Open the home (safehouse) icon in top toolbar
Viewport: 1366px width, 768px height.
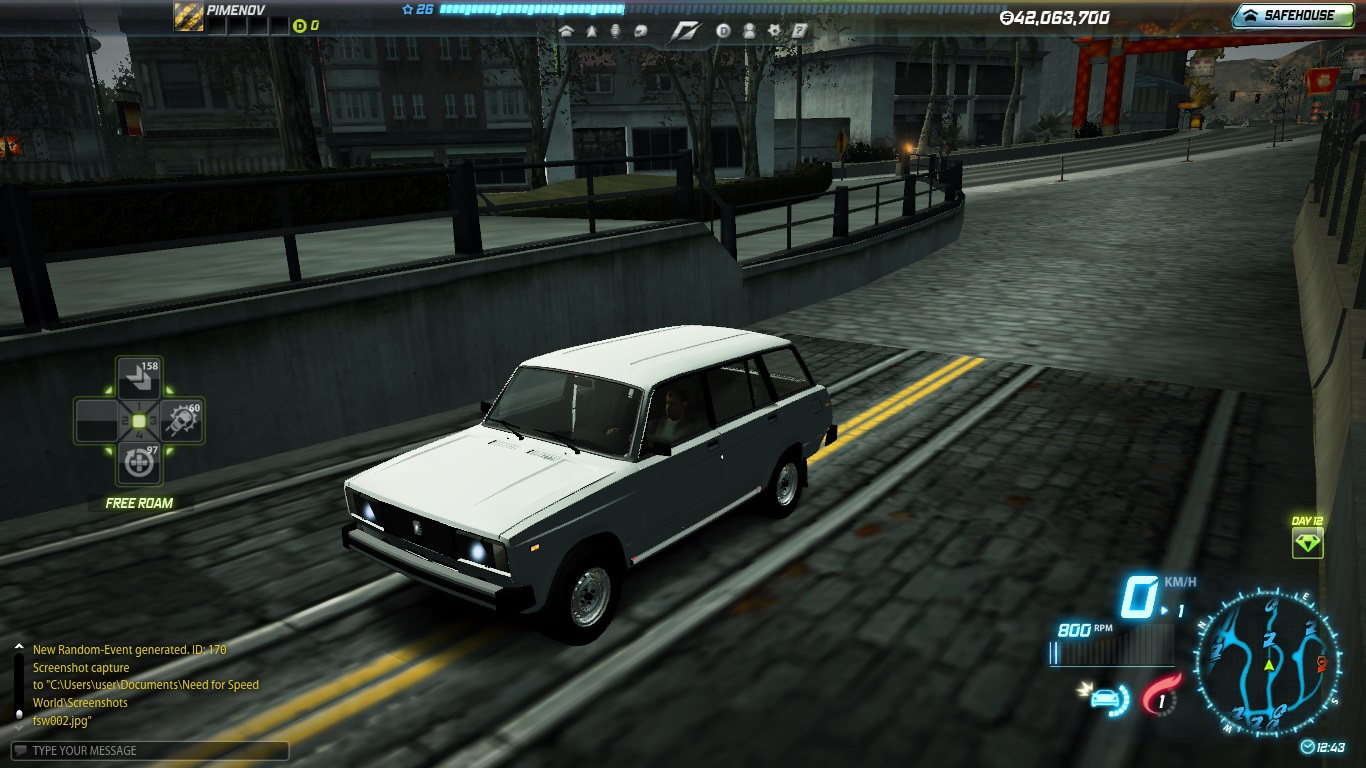point(567,31)
